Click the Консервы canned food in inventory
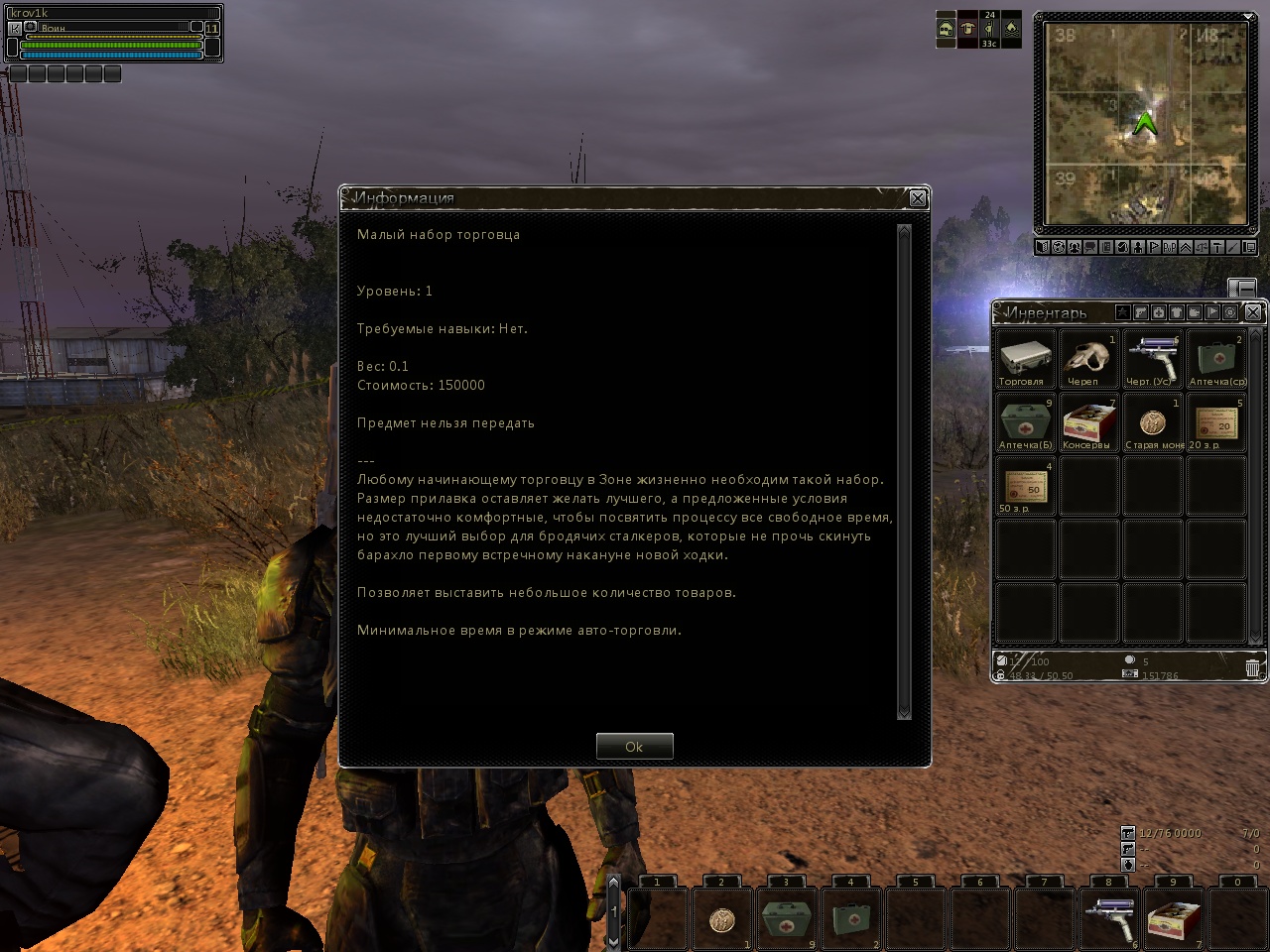 pyautogui.click(x=1088, y=422)
